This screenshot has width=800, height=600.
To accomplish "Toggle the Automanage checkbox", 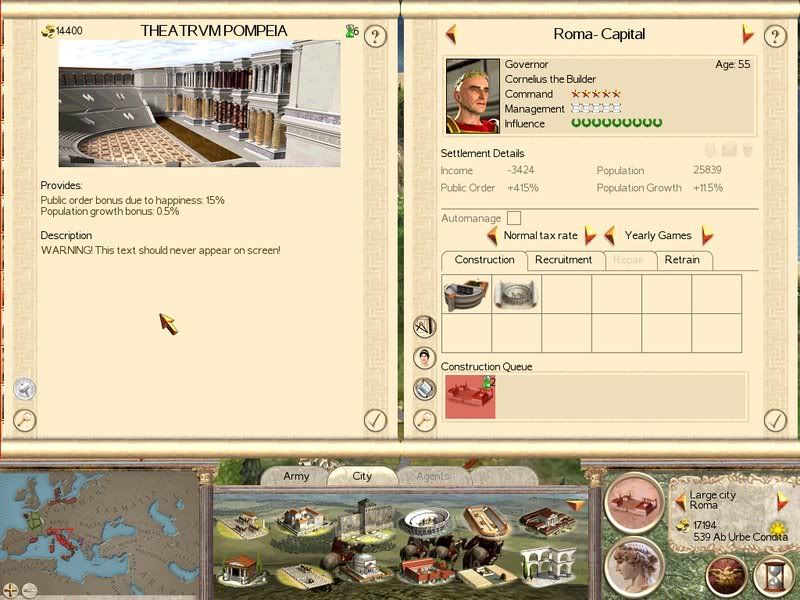I will pos(514,218).
